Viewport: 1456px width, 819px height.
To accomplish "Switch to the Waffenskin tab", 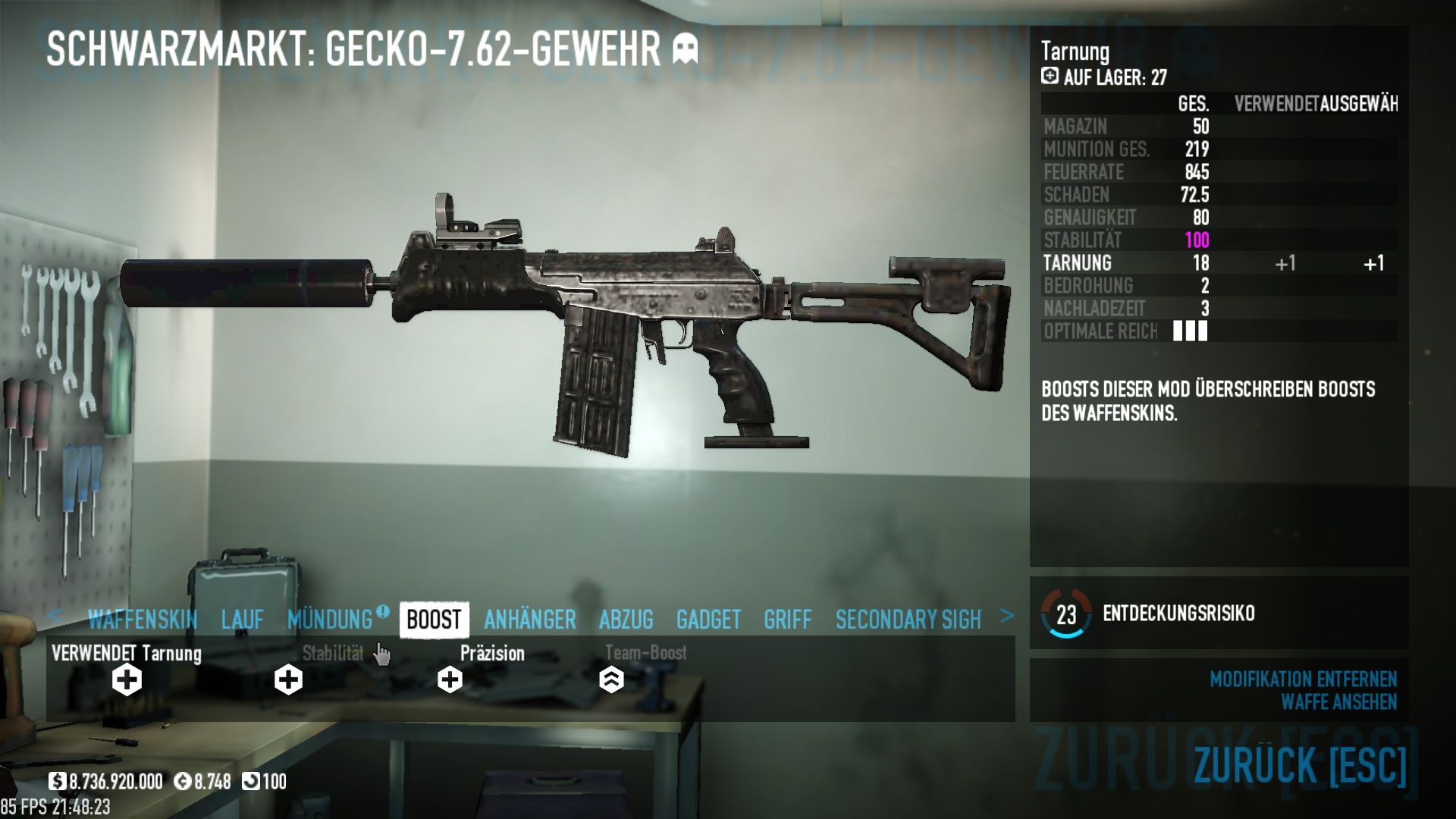I will (x=143, y=620).
